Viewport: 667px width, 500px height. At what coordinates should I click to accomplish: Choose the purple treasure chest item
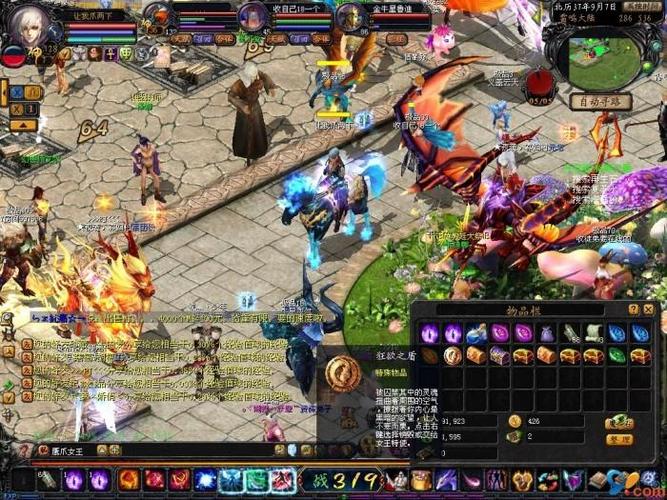pyautogui.click(x=500, y=355)
